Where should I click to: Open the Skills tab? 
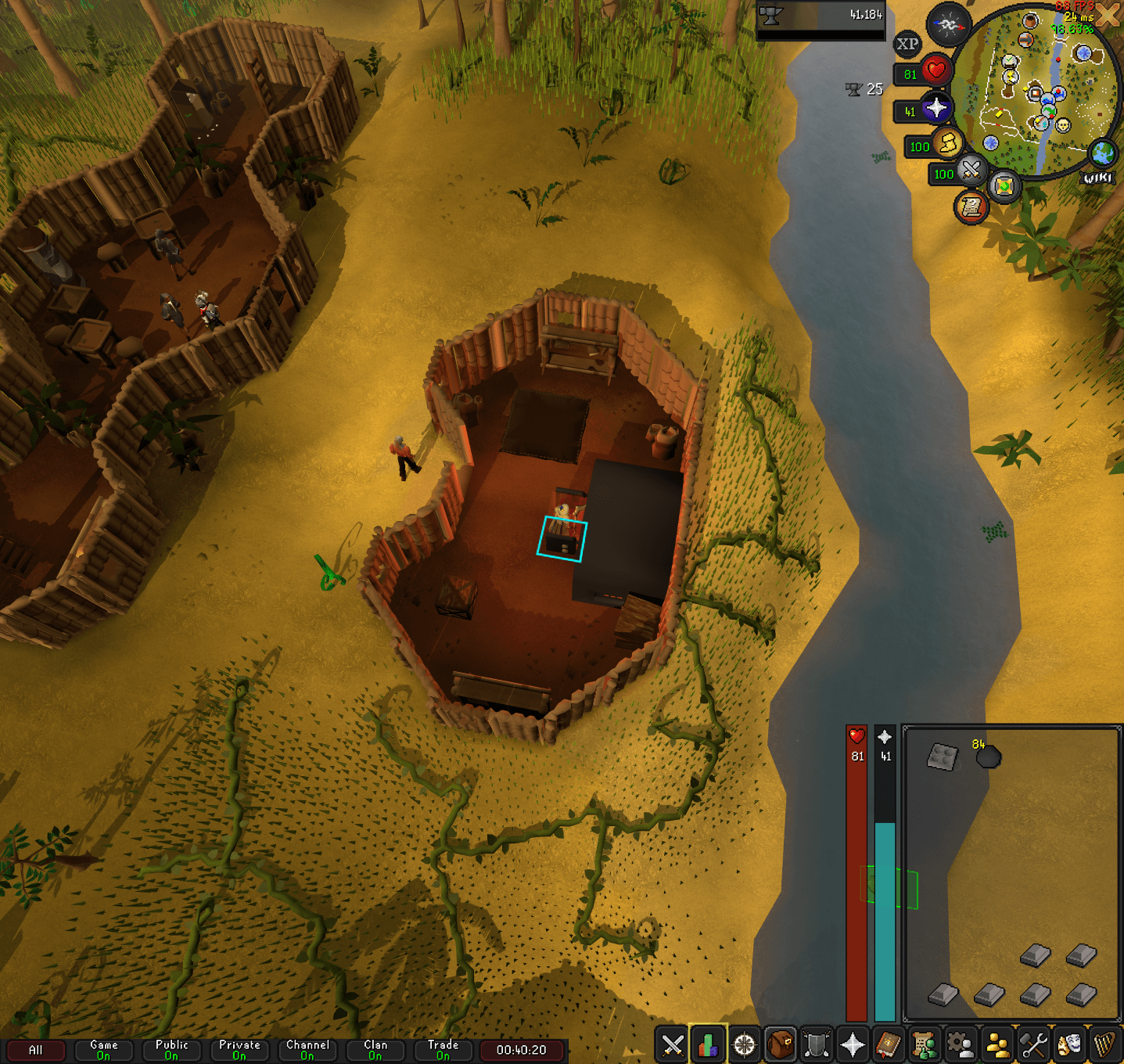[707, 1050]
